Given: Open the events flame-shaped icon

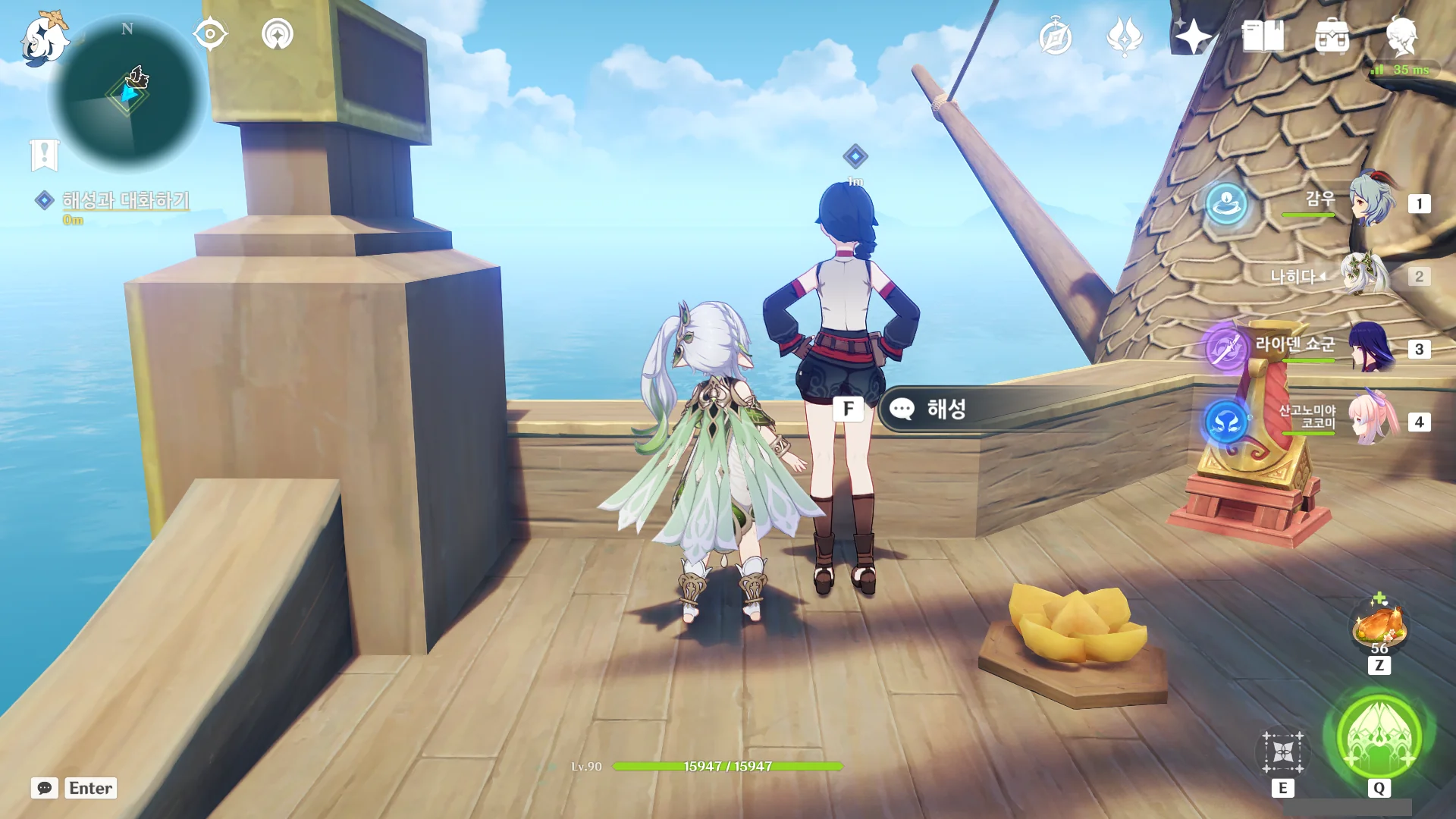Looking at the screenshot, I should click(x=1124, y=36).
